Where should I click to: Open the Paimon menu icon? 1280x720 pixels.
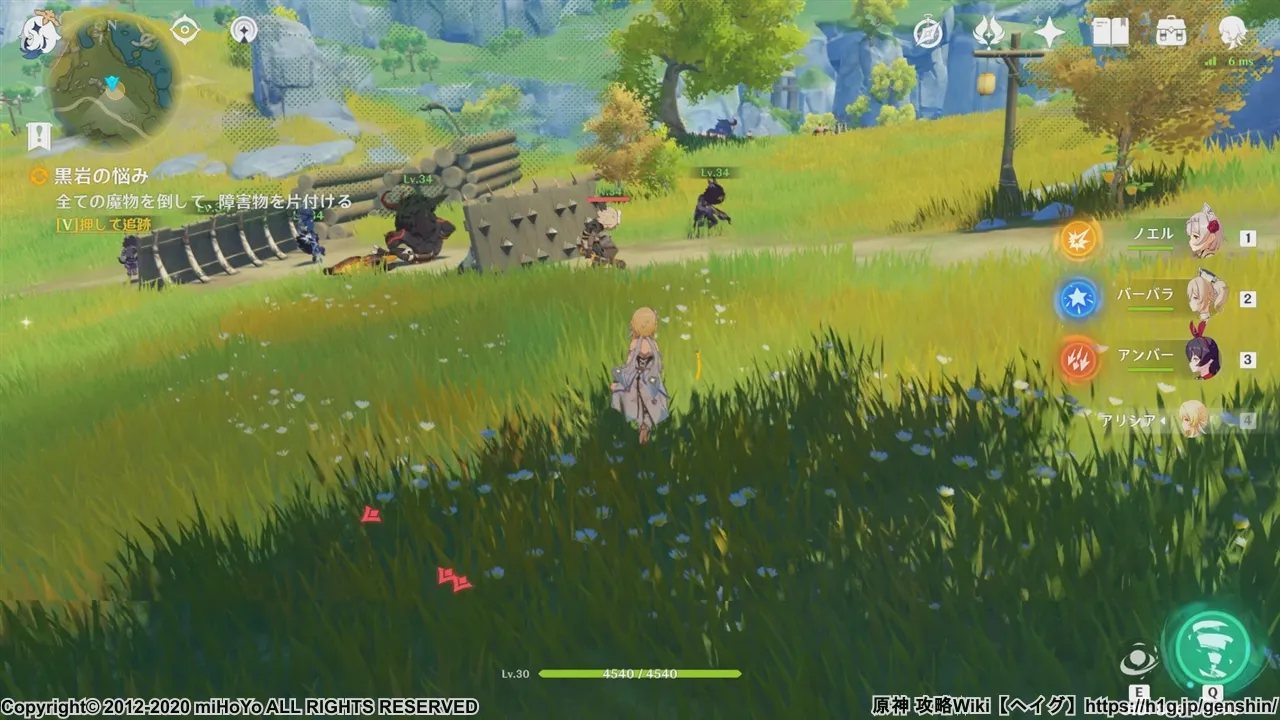(37, 37)
